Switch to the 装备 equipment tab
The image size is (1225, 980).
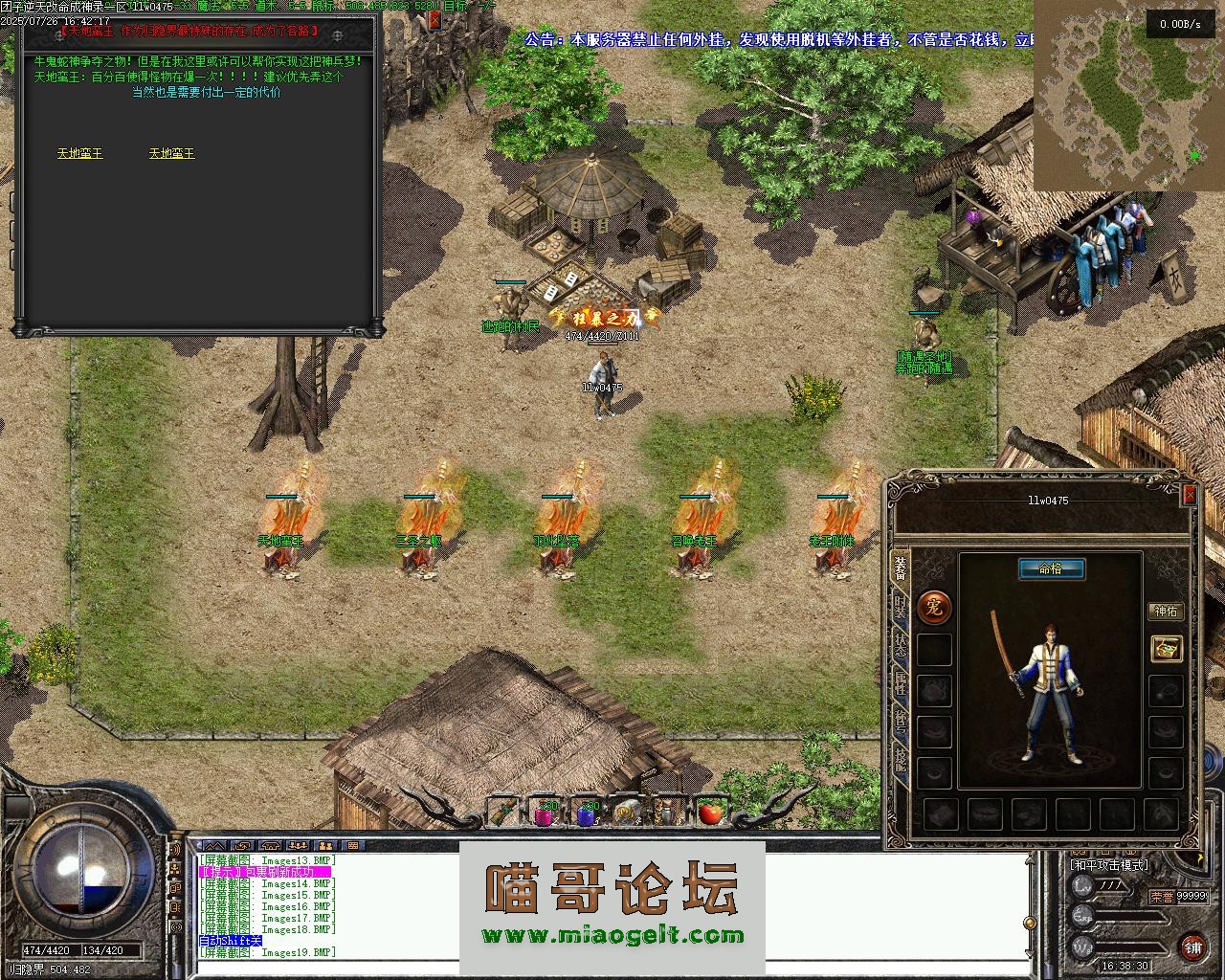pos(900,568)
